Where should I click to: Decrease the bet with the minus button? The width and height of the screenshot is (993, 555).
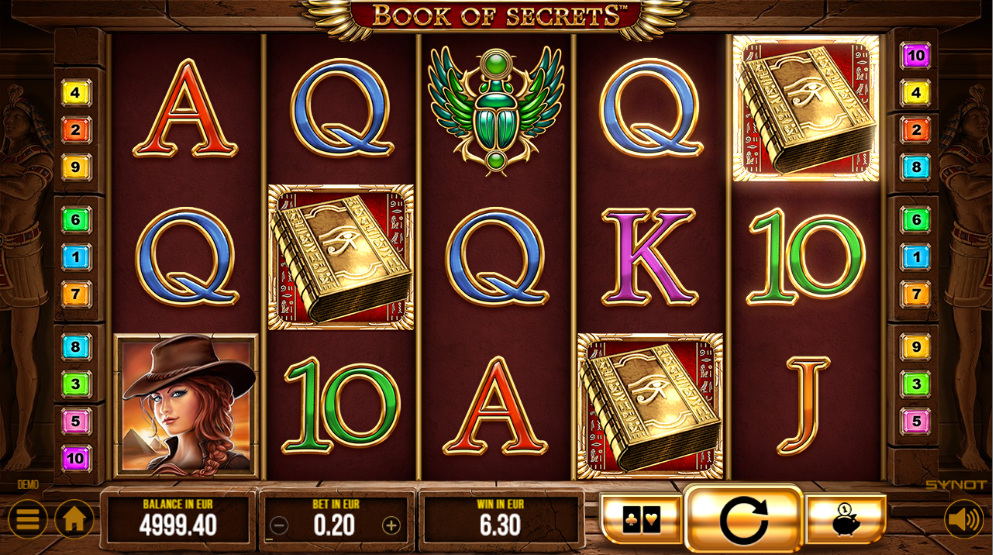point(280,525)
